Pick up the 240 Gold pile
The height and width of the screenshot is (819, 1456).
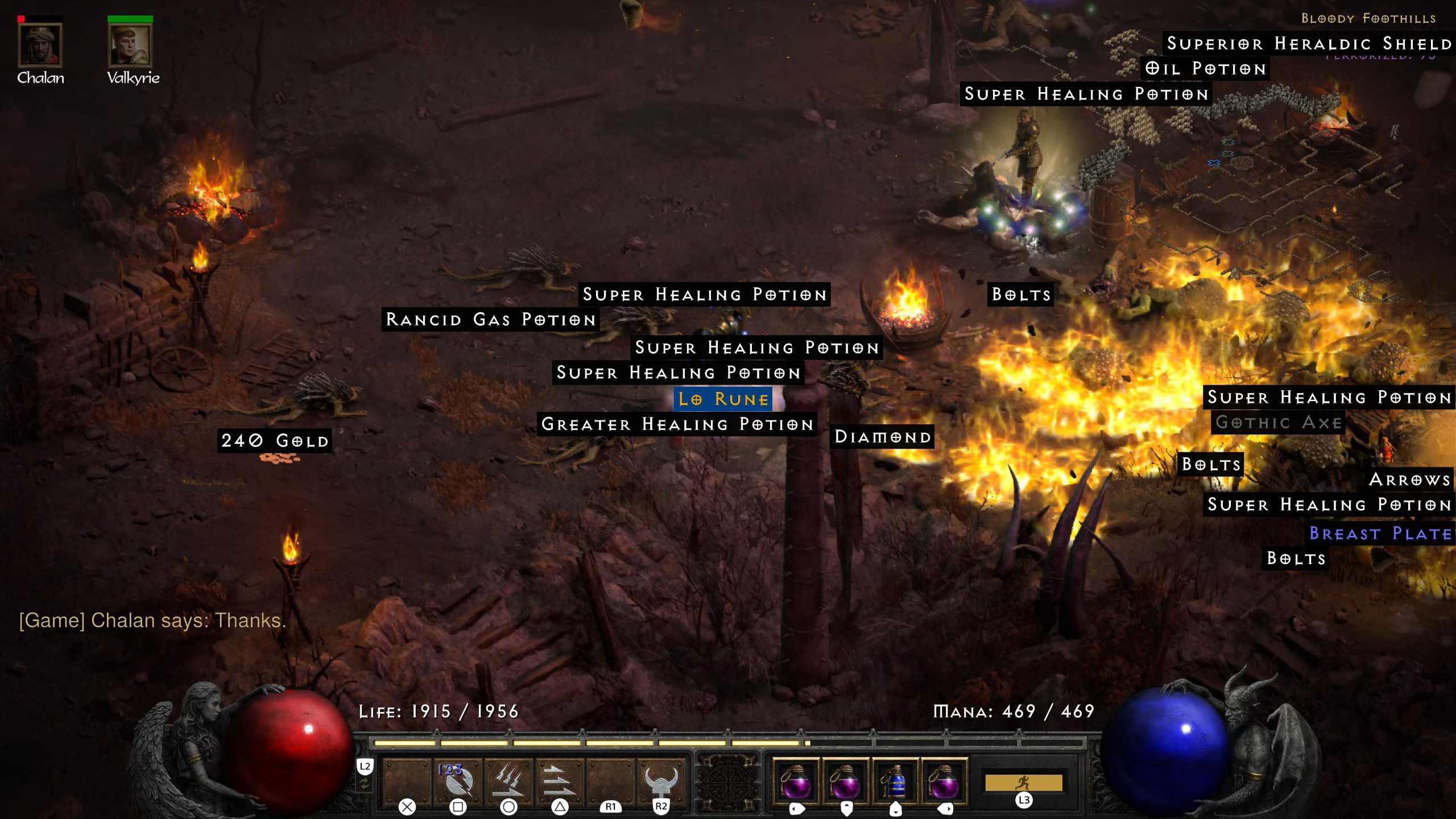coord(275,440)
